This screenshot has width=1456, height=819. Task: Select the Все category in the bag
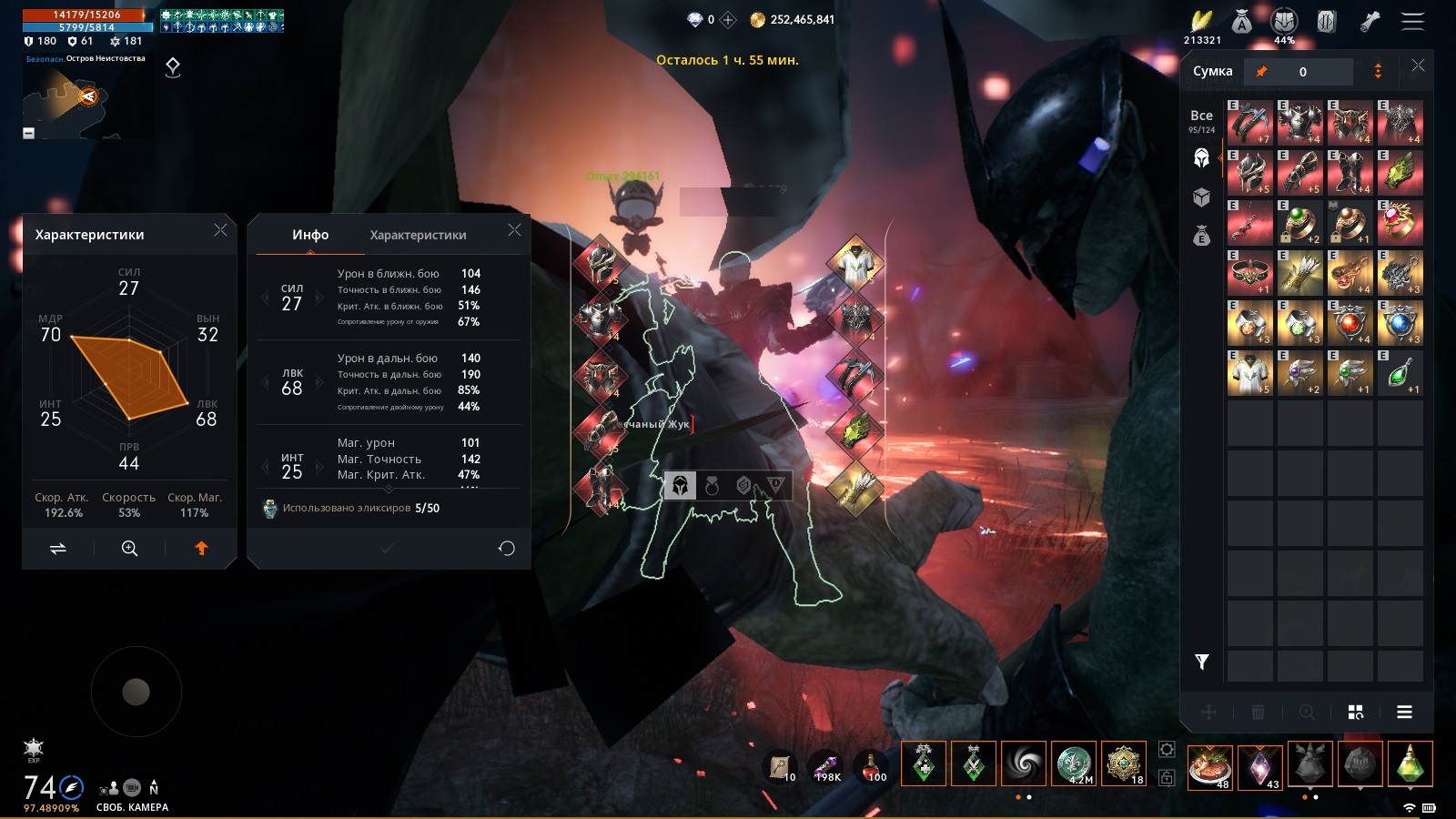pyautogui.click(x=1201, y=119)
